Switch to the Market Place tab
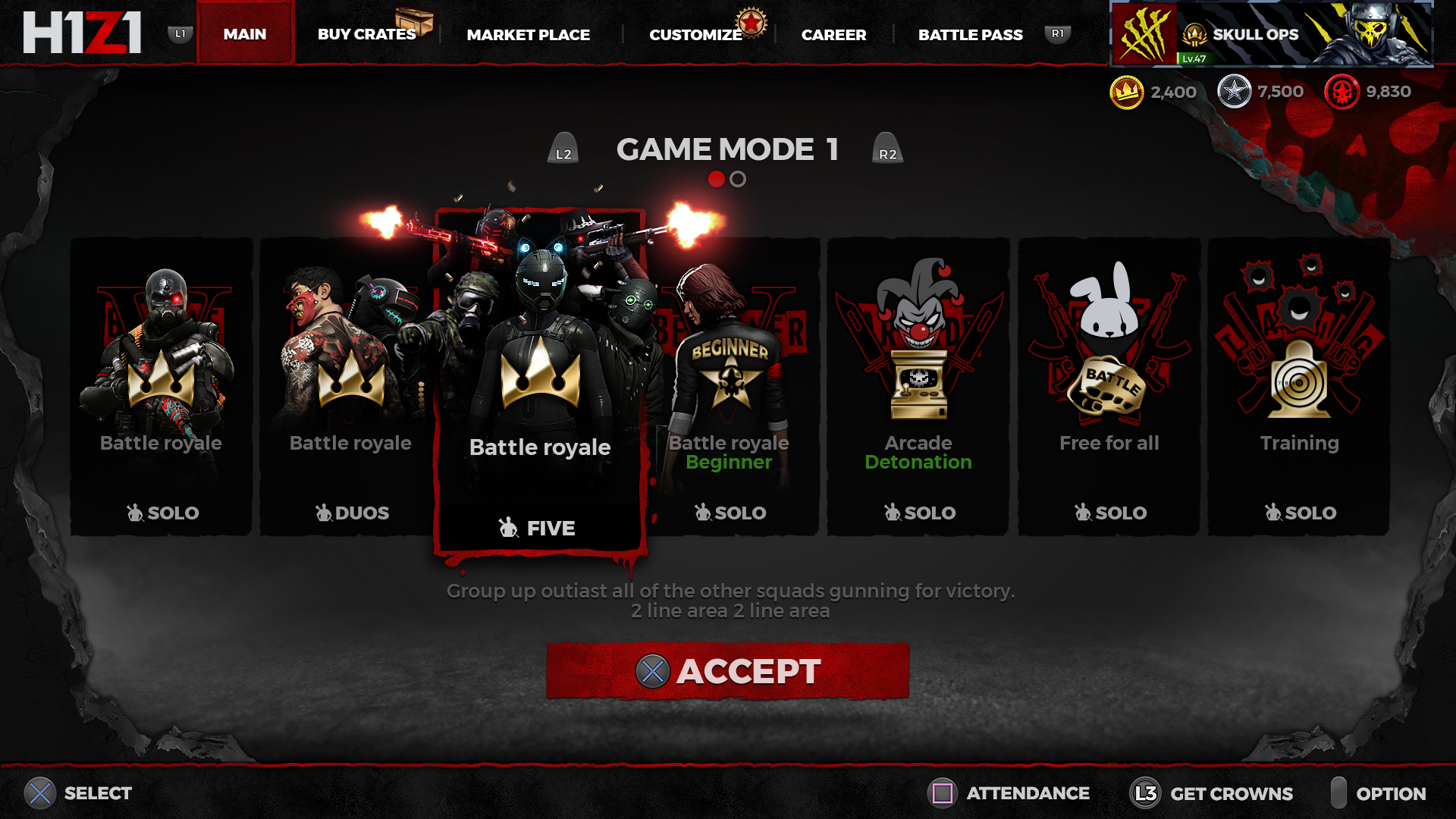 529,34
